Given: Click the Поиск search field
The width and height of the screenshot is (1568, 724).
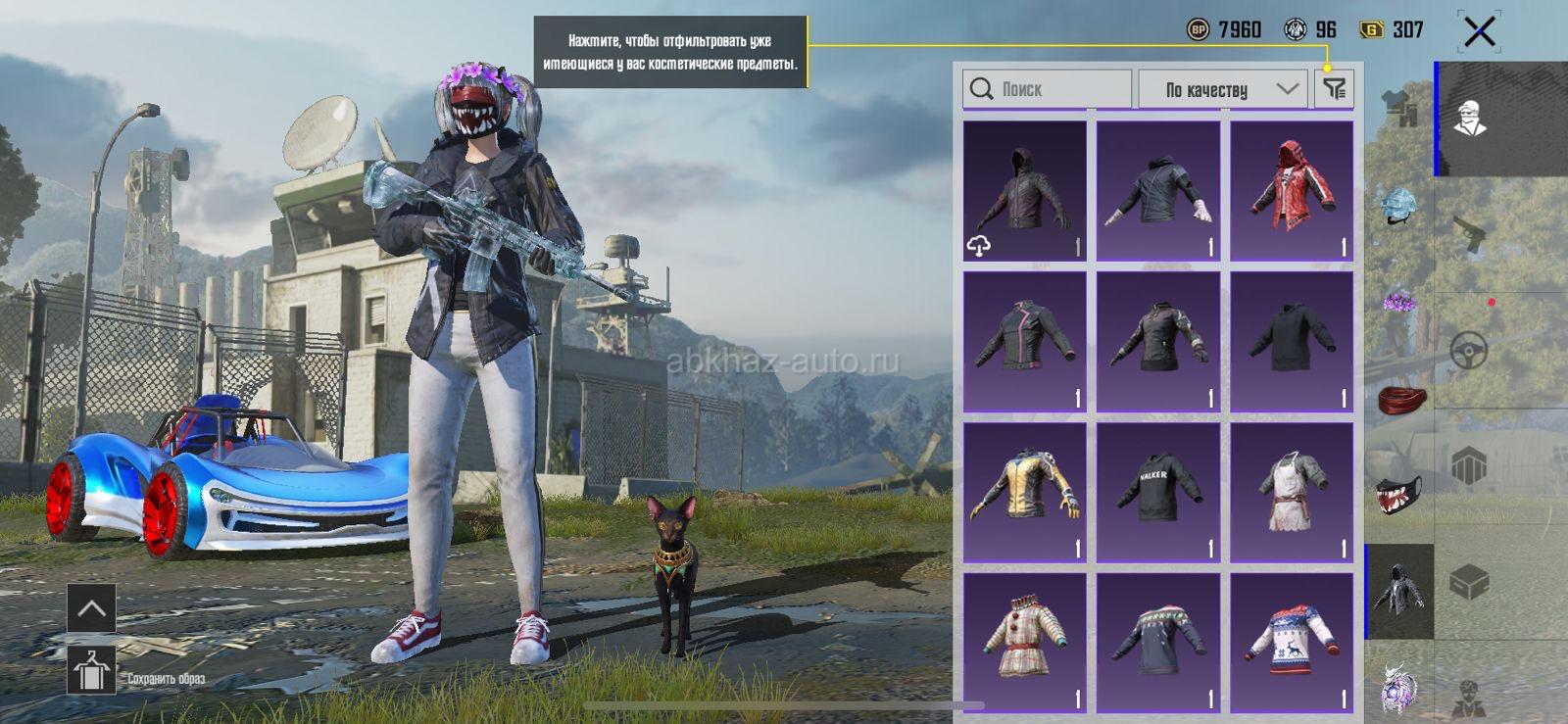Looking at the screenshot, I should [1047, 89].
